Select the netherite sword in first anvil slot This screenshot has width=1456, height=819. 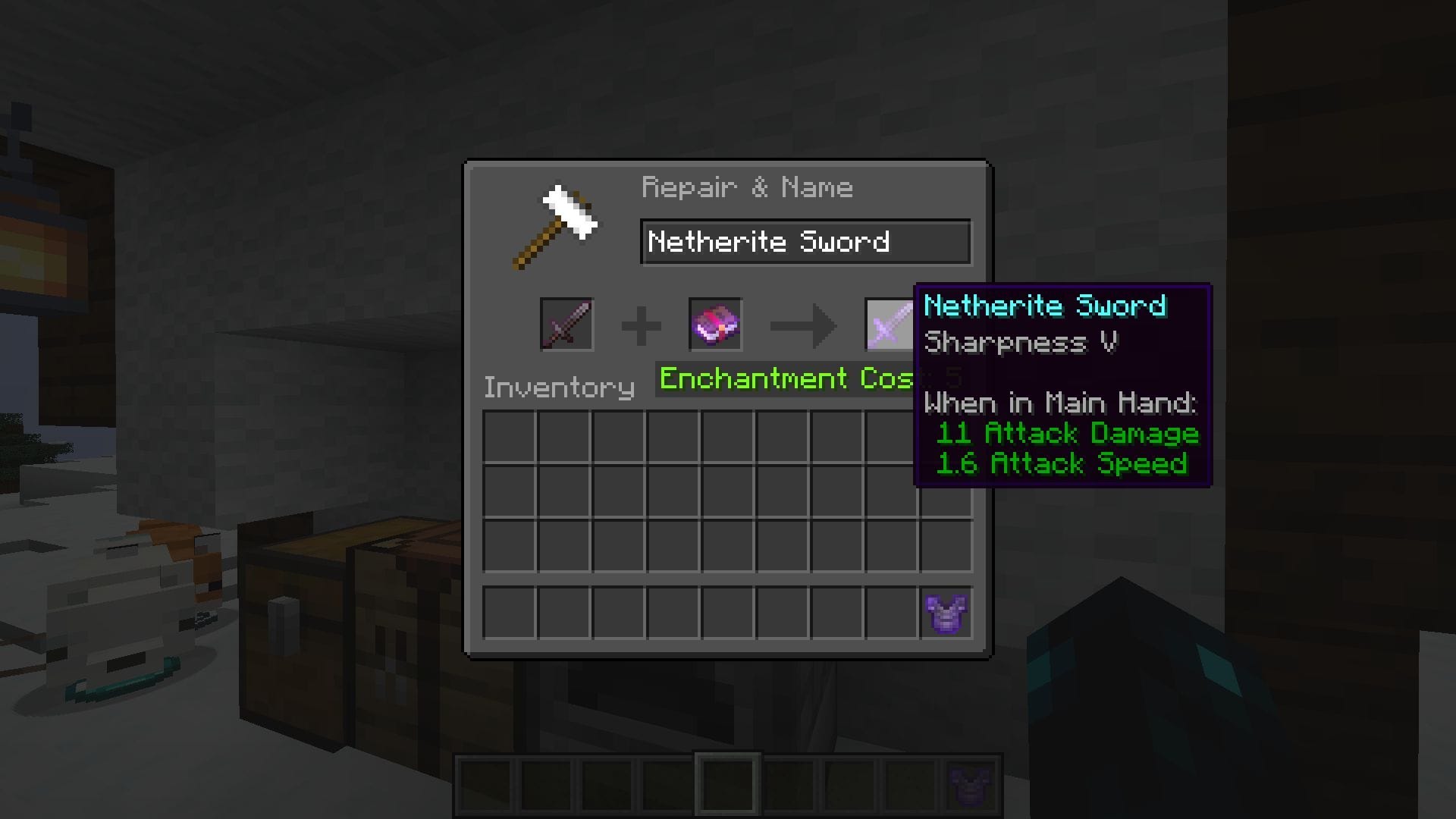pos(566,325)
